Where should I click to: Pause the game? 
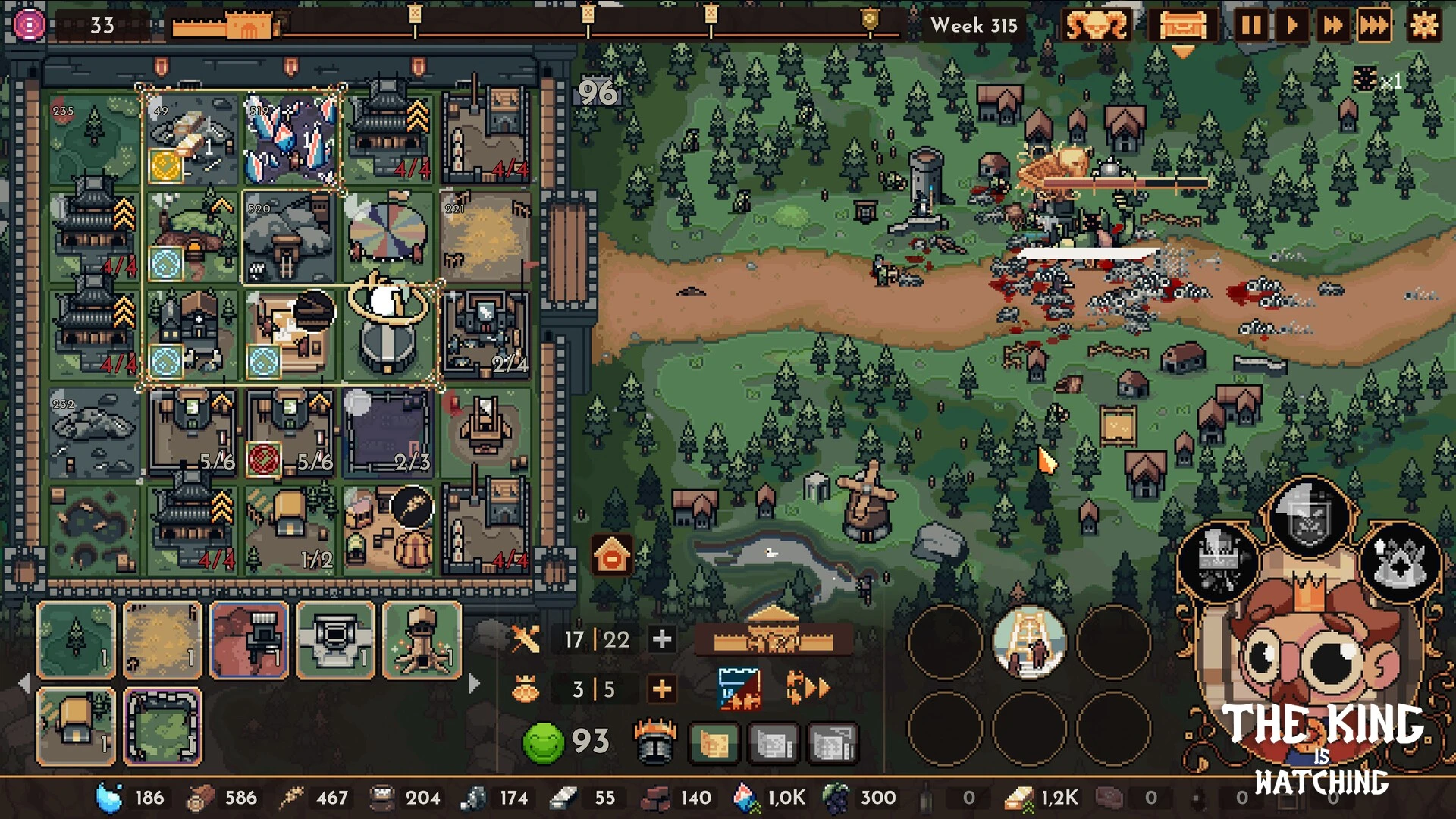pyautogui.click(x=1251, y=26)
